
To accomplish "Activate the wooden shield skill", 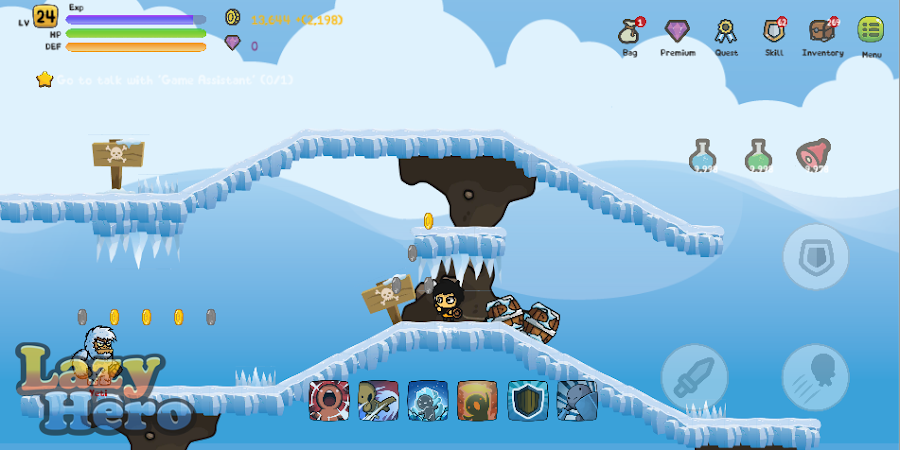I will tap(528, 400).
